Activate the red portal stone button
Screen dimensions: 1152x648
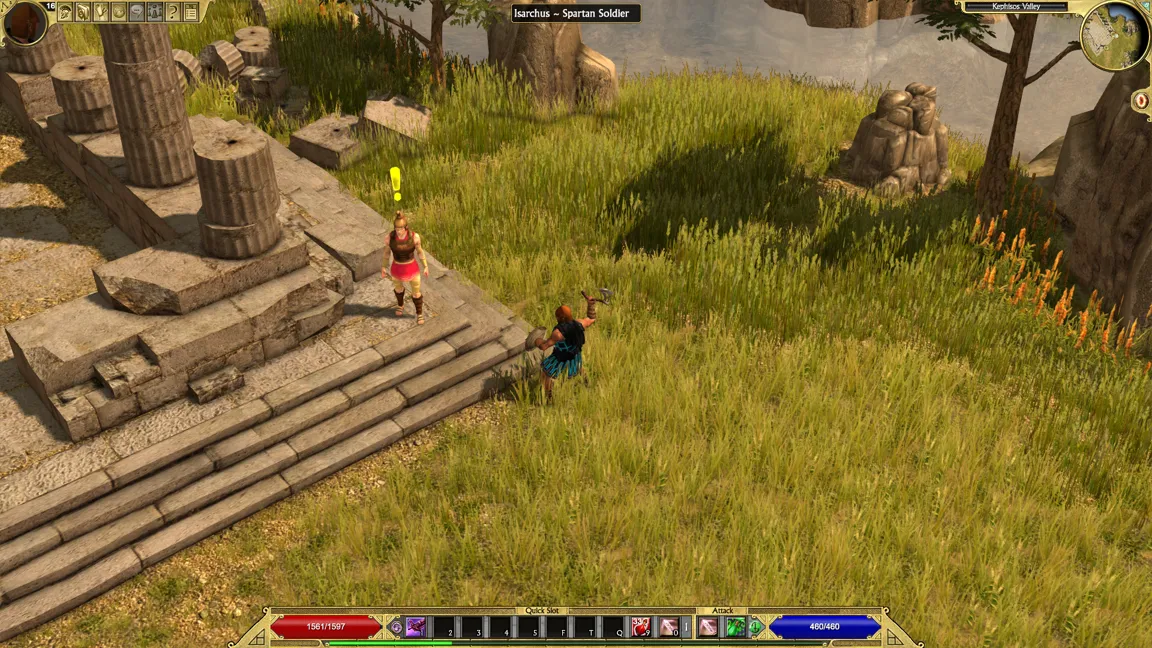(1141, 101)
